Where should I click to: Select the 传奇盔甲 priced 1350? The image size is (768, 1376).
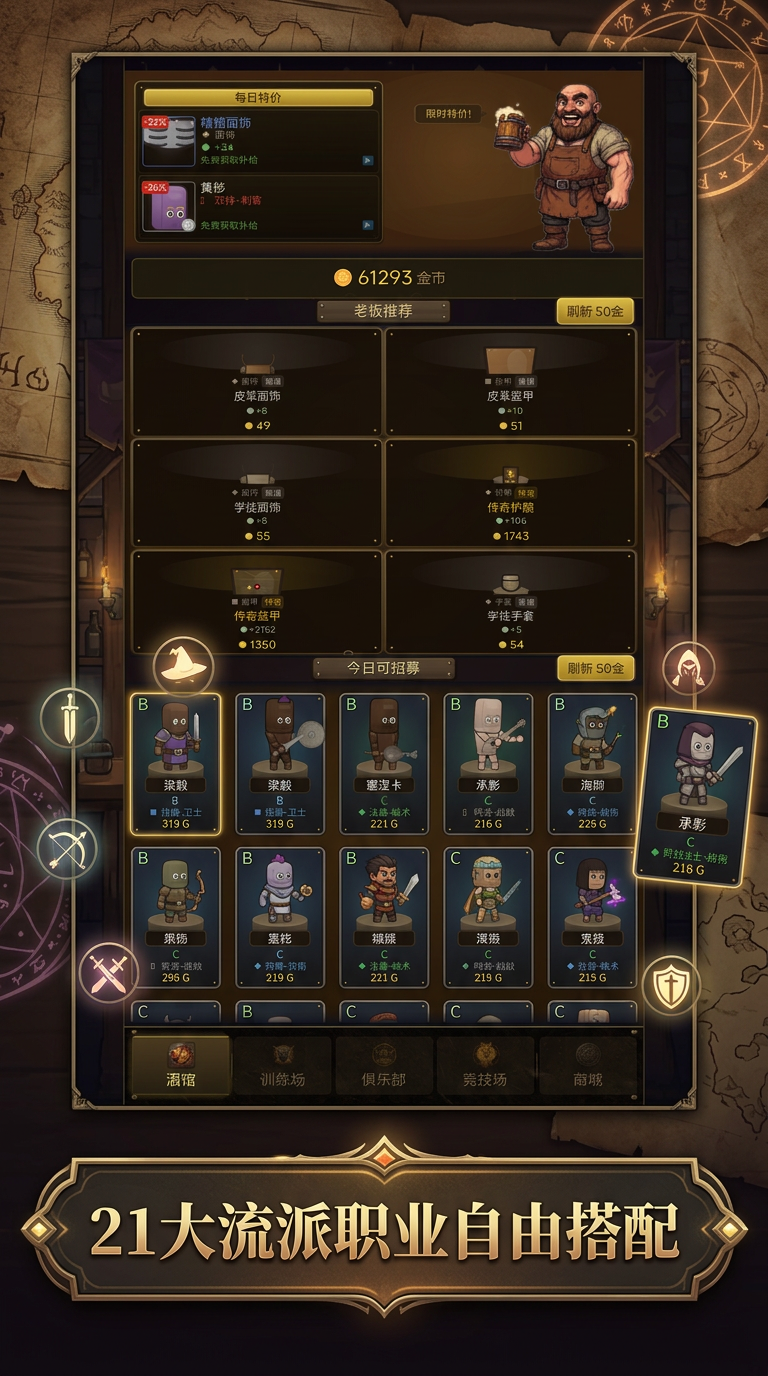point(257,601)
